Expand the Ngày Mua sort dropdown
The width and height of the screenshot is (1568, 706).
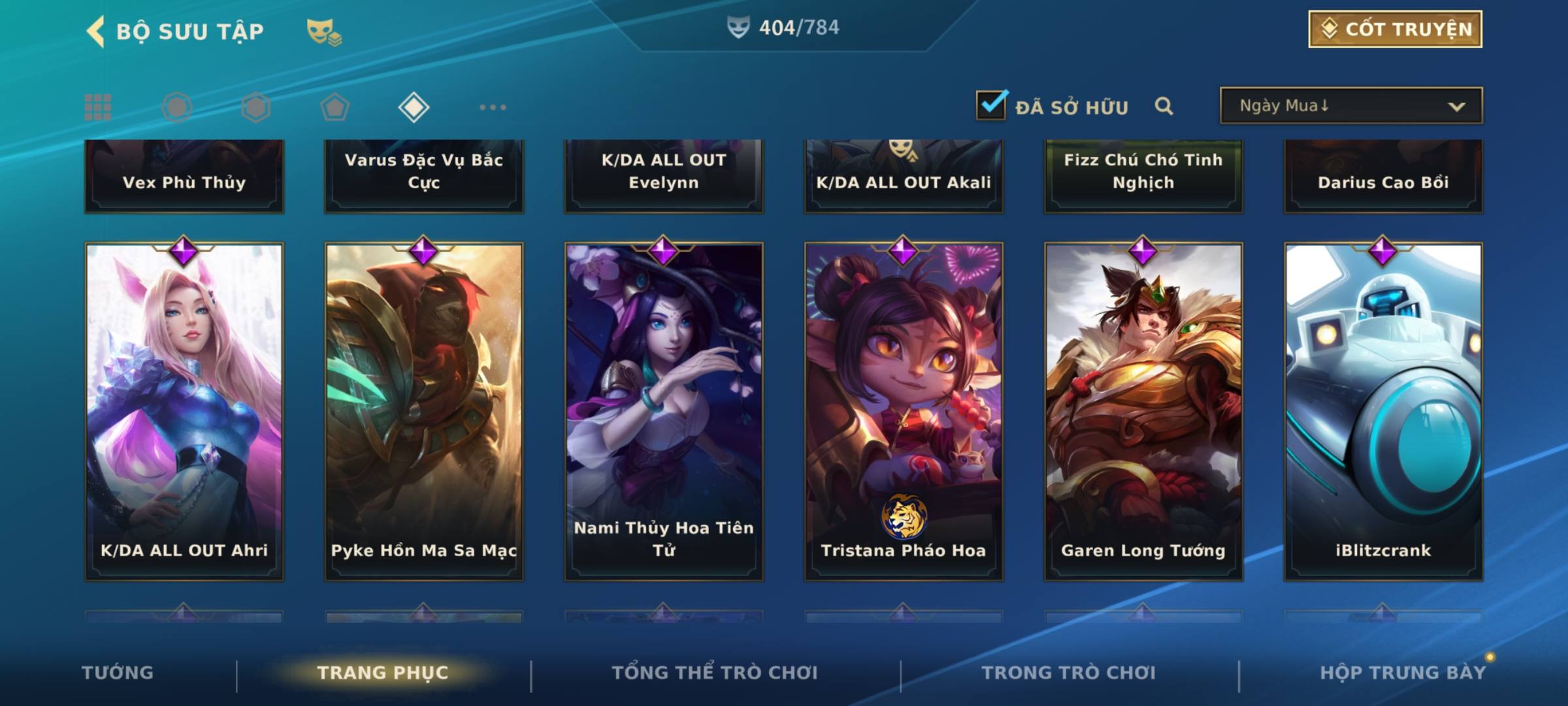click(x=1350, y=106)
